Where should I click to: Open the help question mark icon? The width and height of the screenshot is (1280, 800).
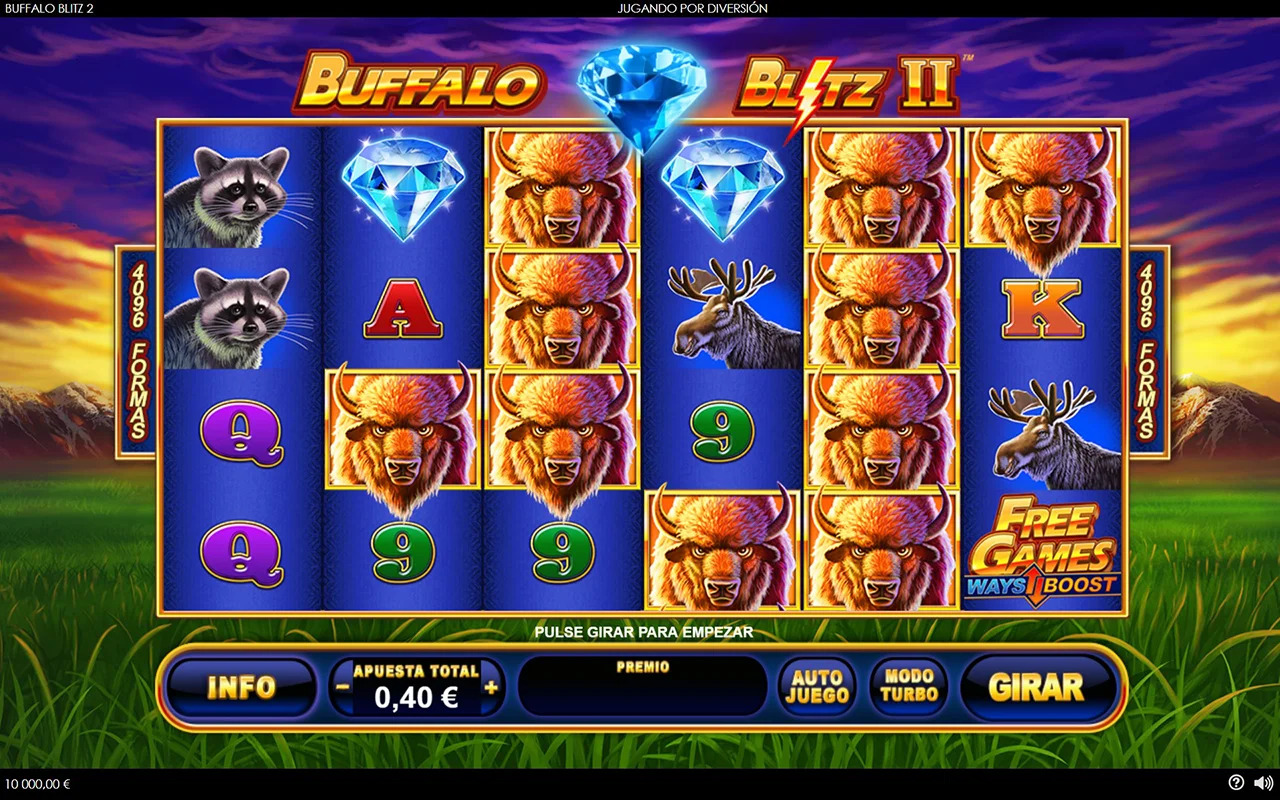(1236, 783)
